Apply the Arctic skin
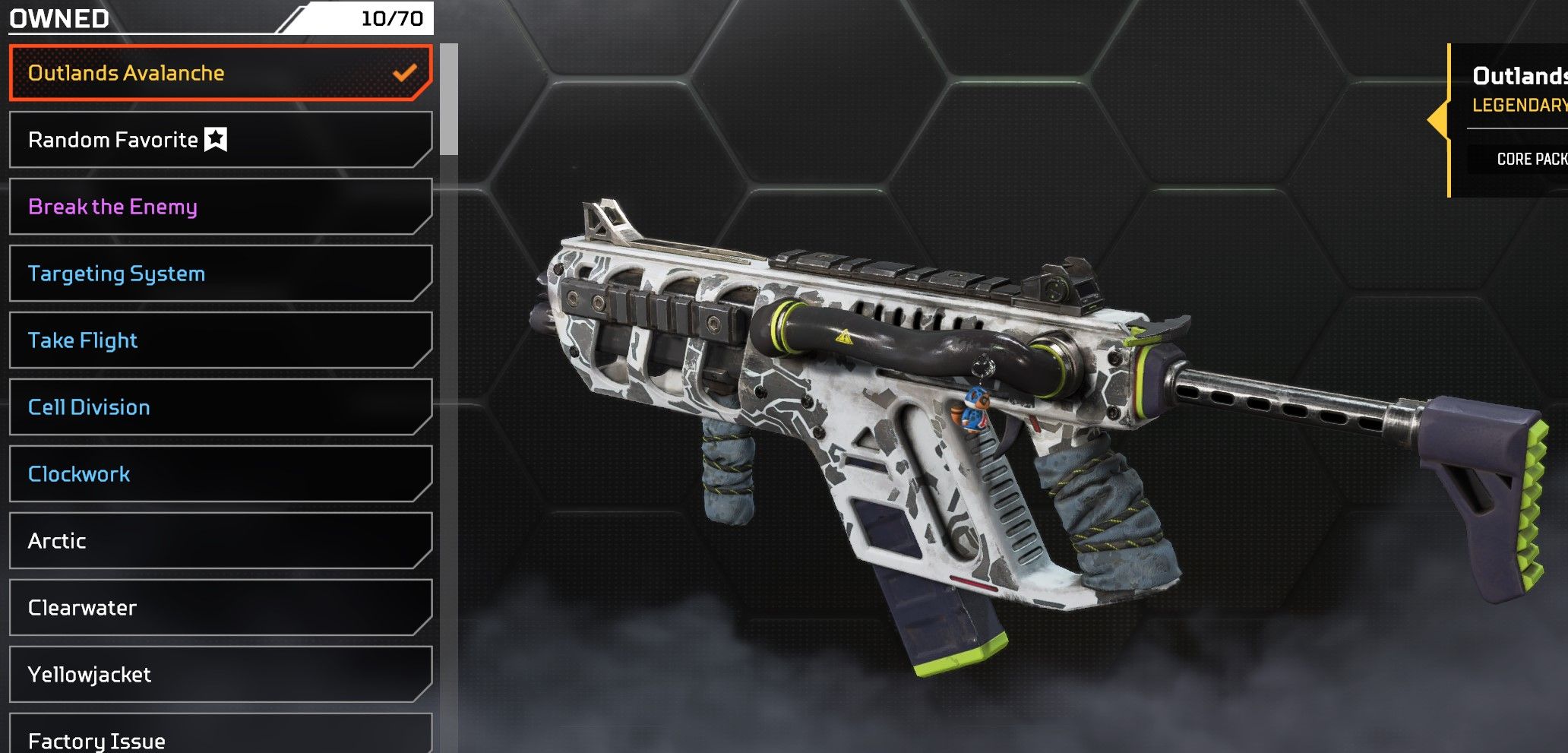 coord(220,541)
